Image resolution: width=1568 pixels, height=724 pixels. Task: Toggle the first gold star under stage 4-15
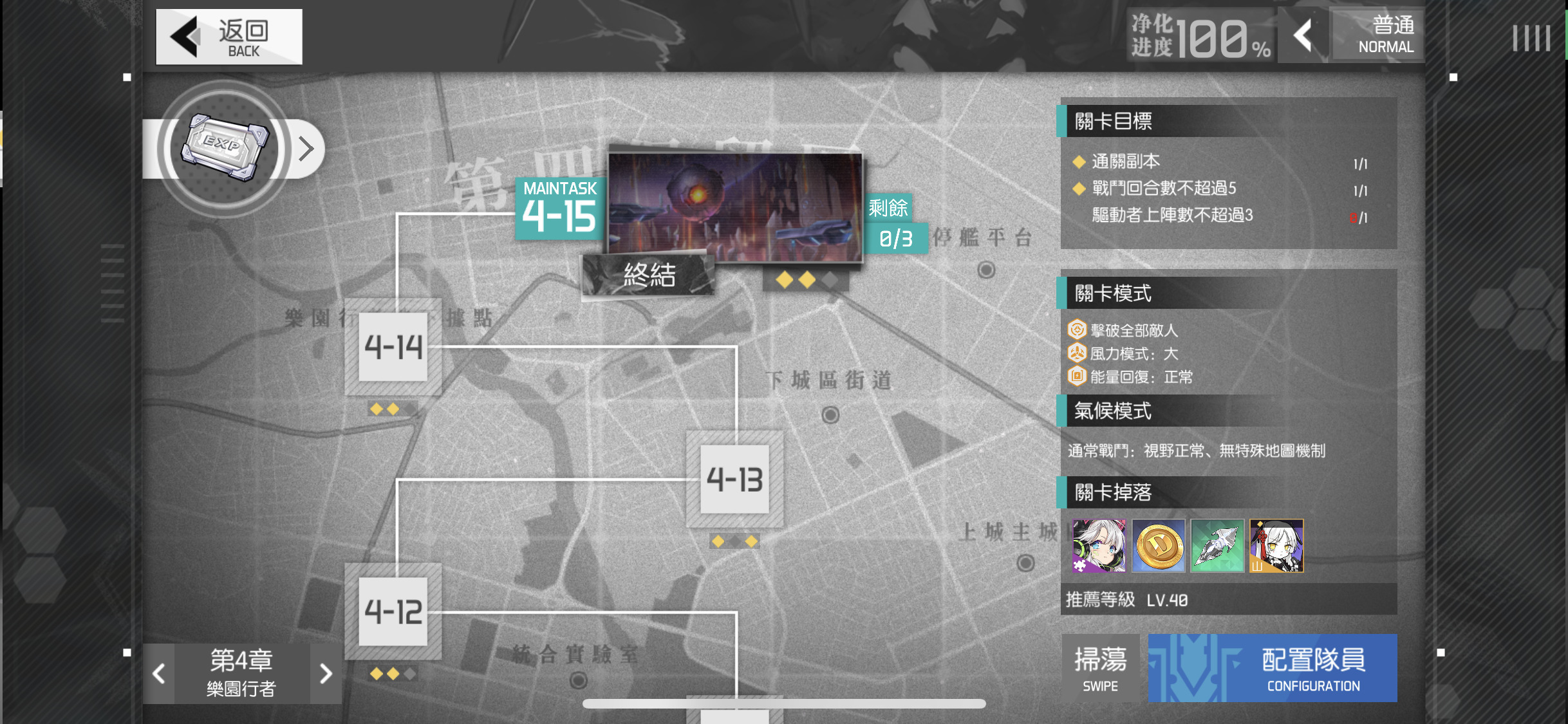[784, 279]
